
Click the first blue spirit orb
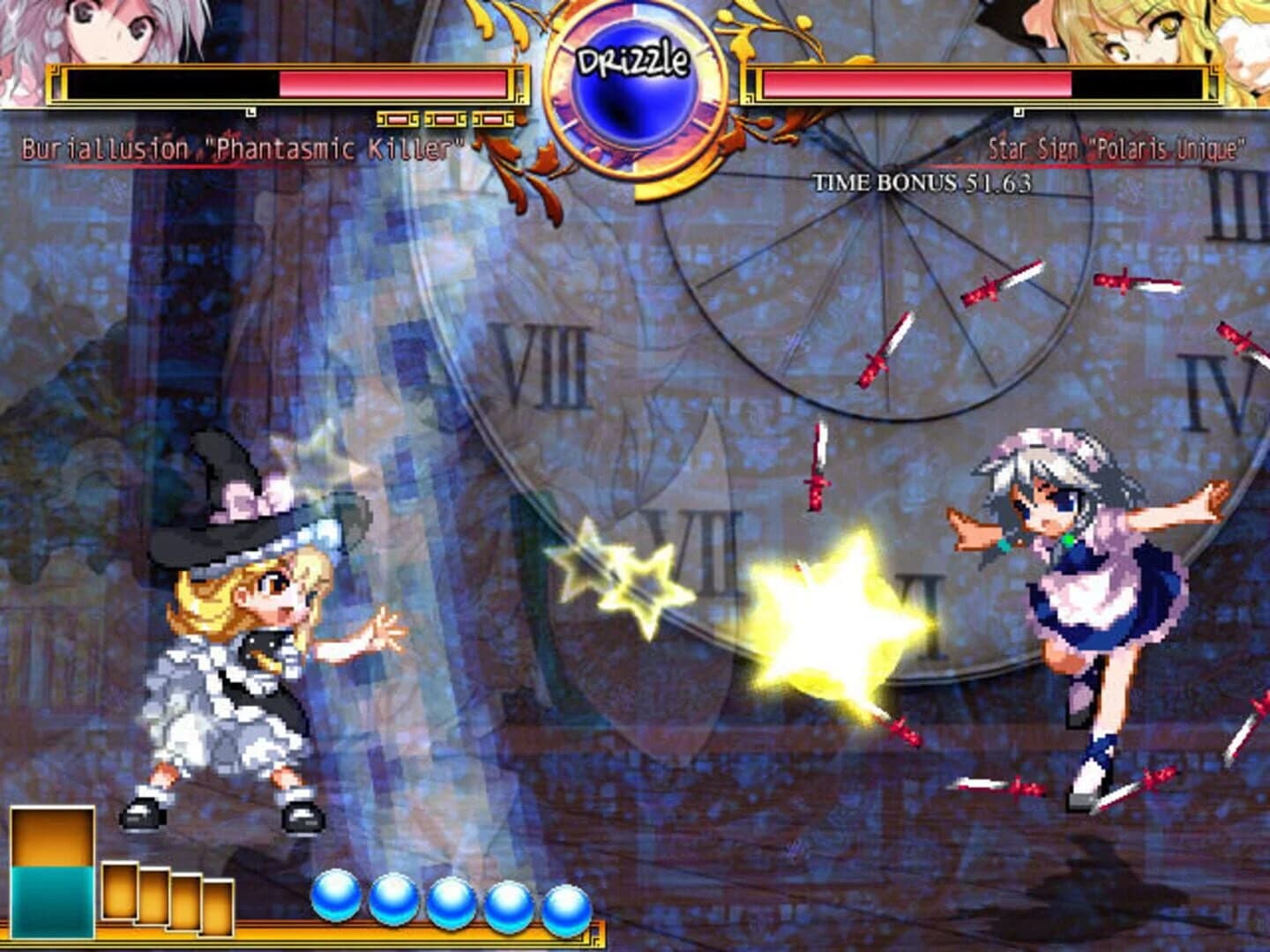pos(333,897)
